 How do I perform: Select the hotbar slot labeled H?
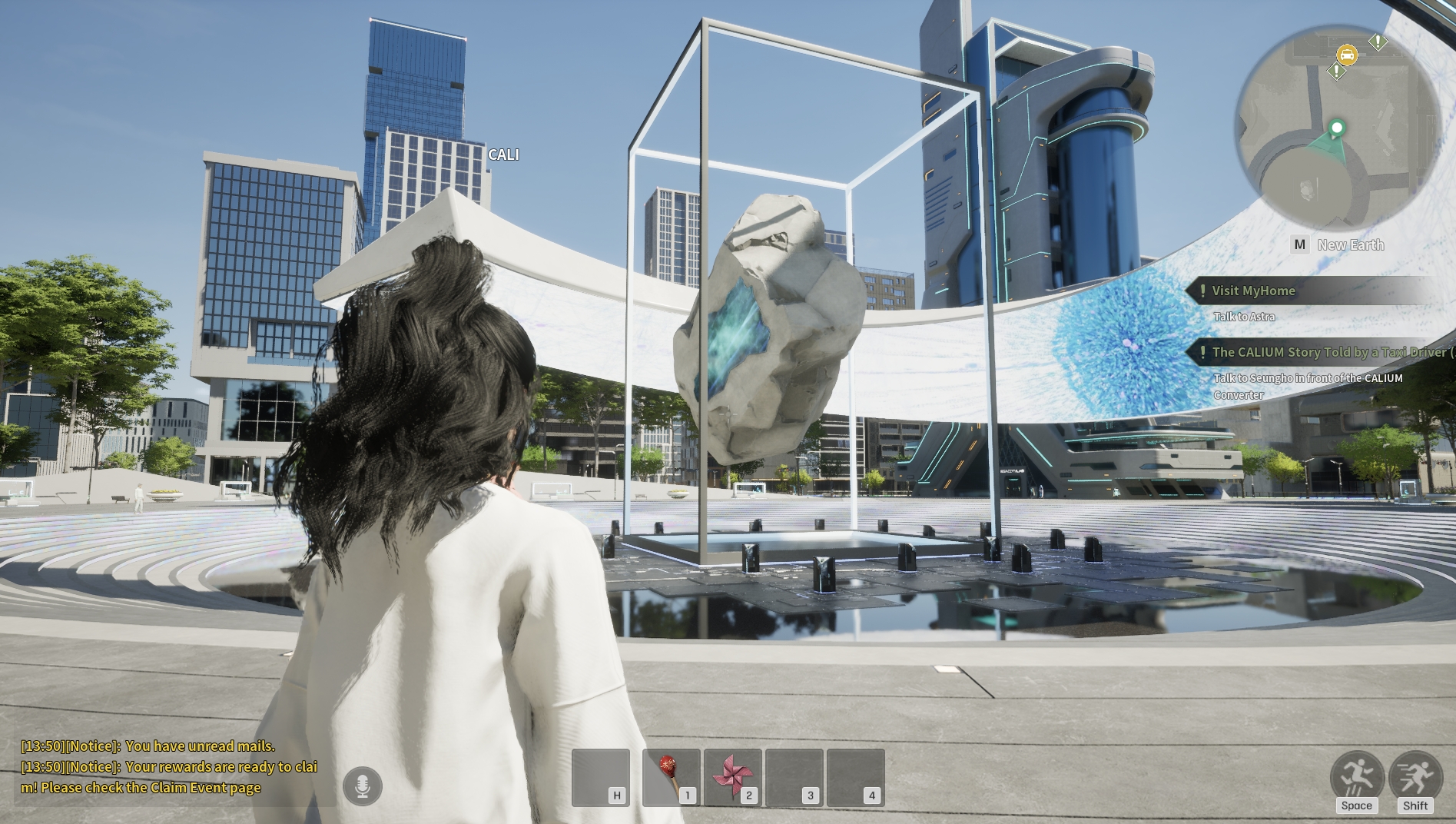tap(601, 777)
